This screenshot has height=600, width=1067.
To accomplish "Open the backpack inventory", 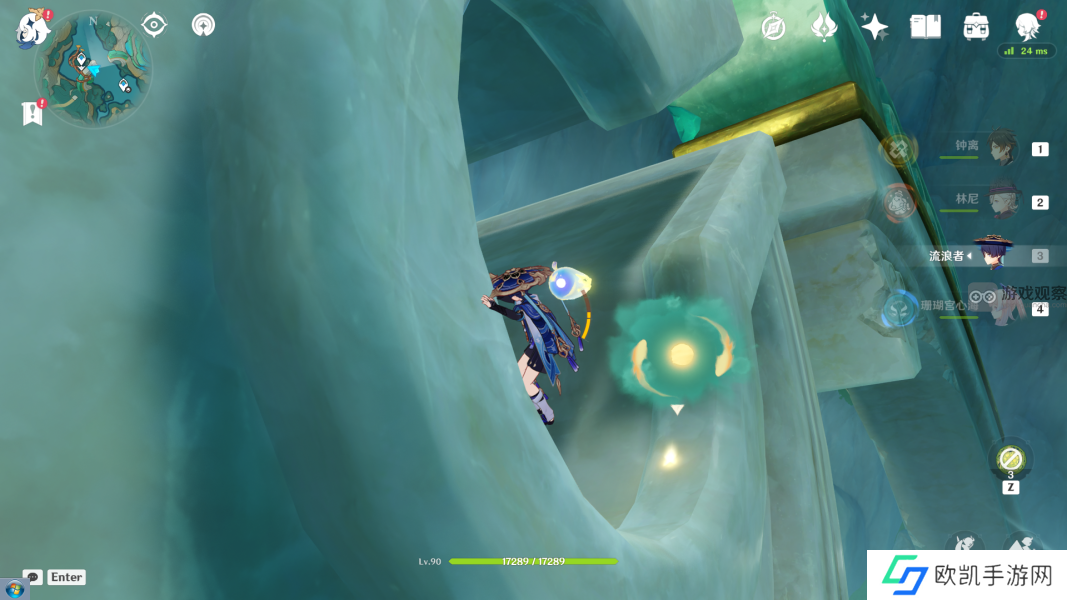I will pos(976,27).
